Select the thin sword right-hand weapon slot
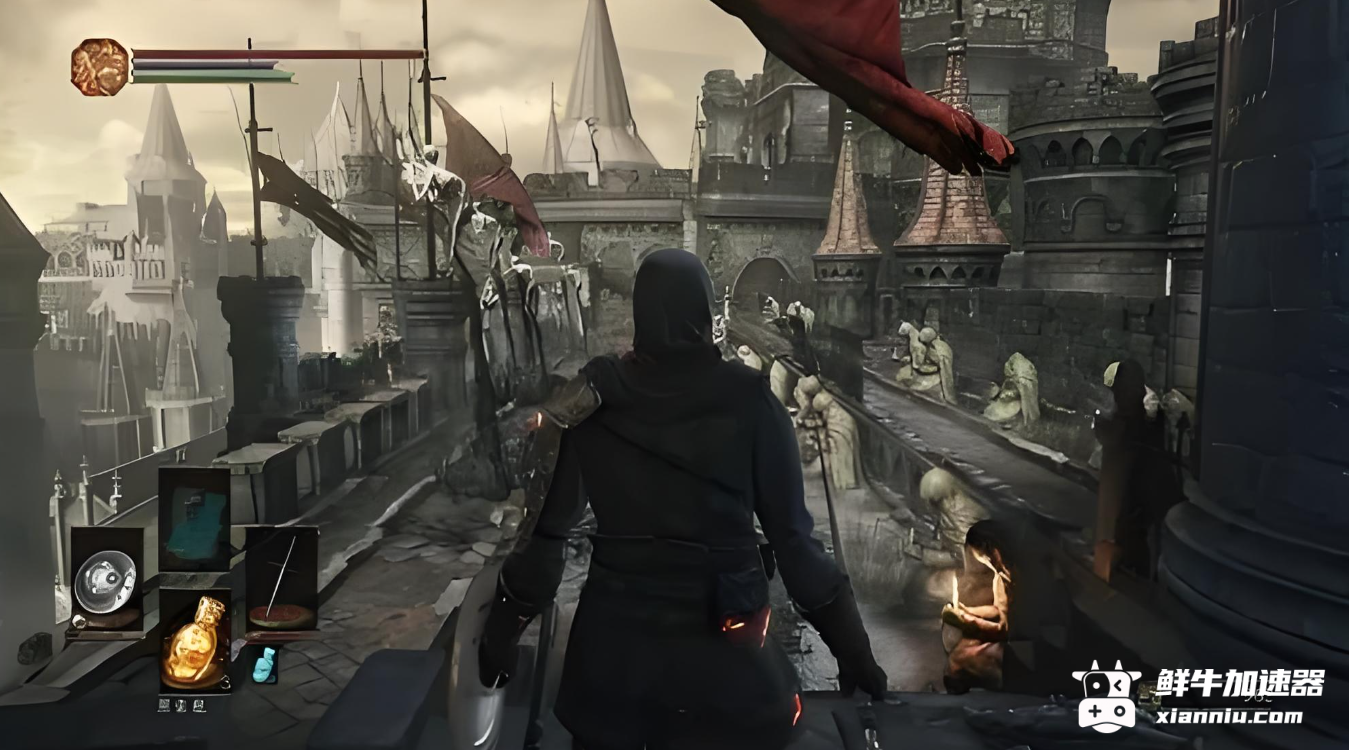The image size is (1349, 750). tap(281, 581)
